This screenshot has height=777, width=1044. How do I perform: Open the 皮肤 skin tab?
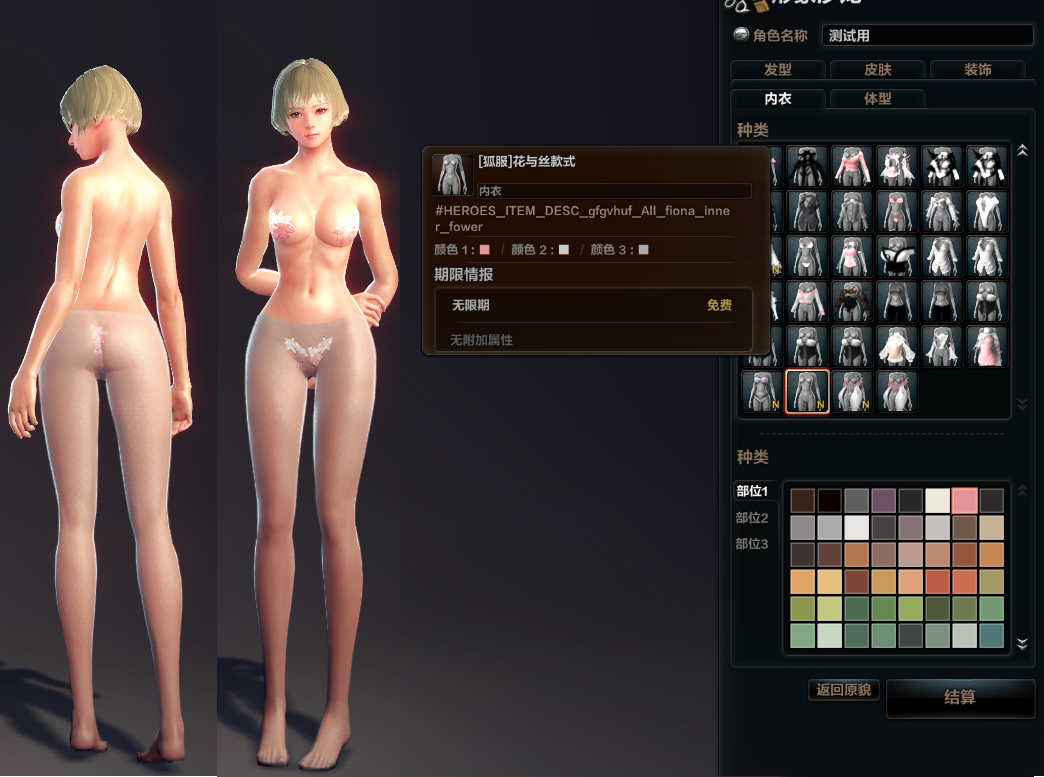pos(877,70)
